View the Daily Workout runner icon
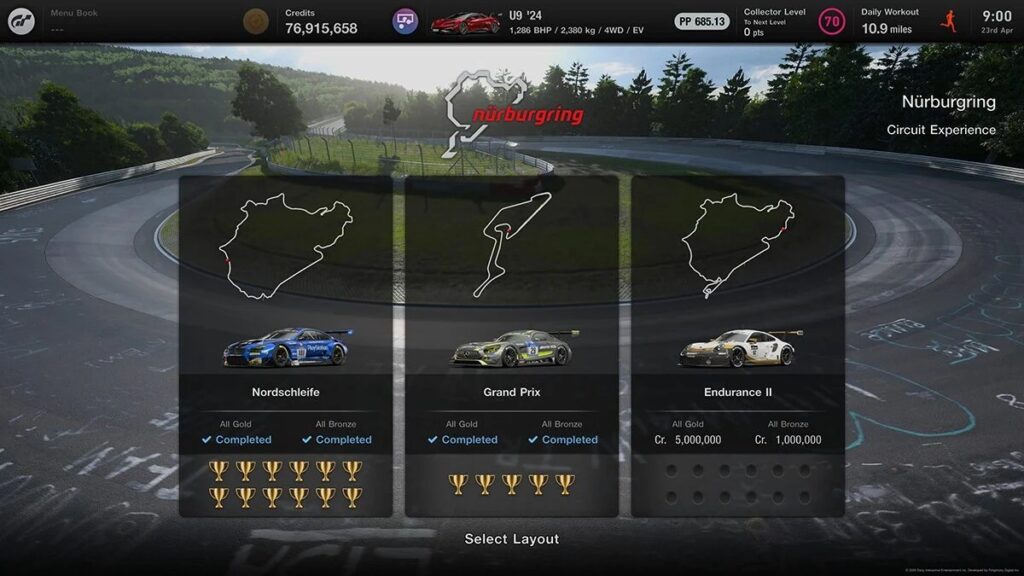This screenshot has height=576, width=1024. [949, 20]
